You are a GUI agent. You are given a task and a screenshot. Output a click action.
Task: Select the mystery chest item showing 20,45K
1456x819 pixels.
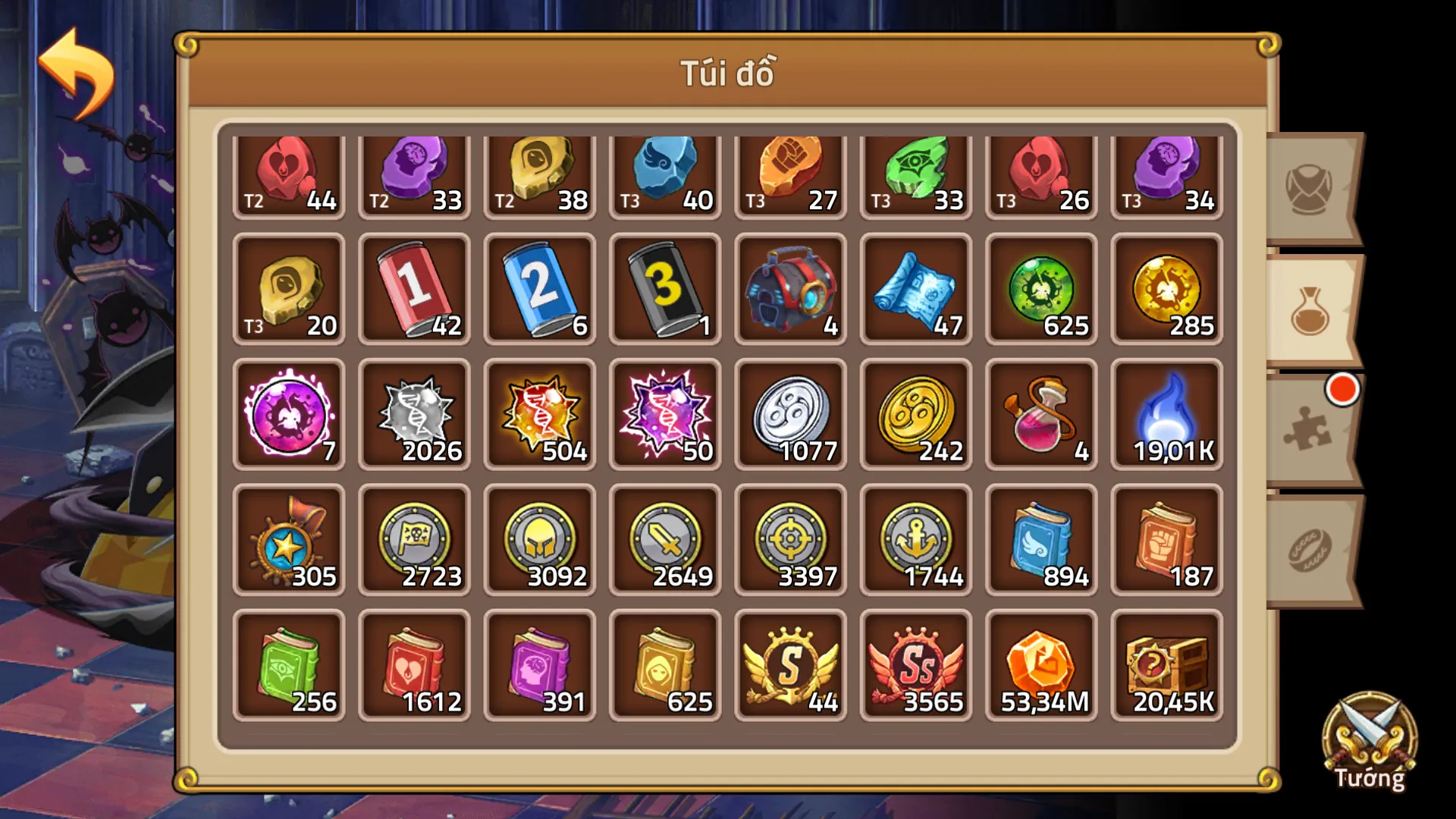[x=1166, y=665]
